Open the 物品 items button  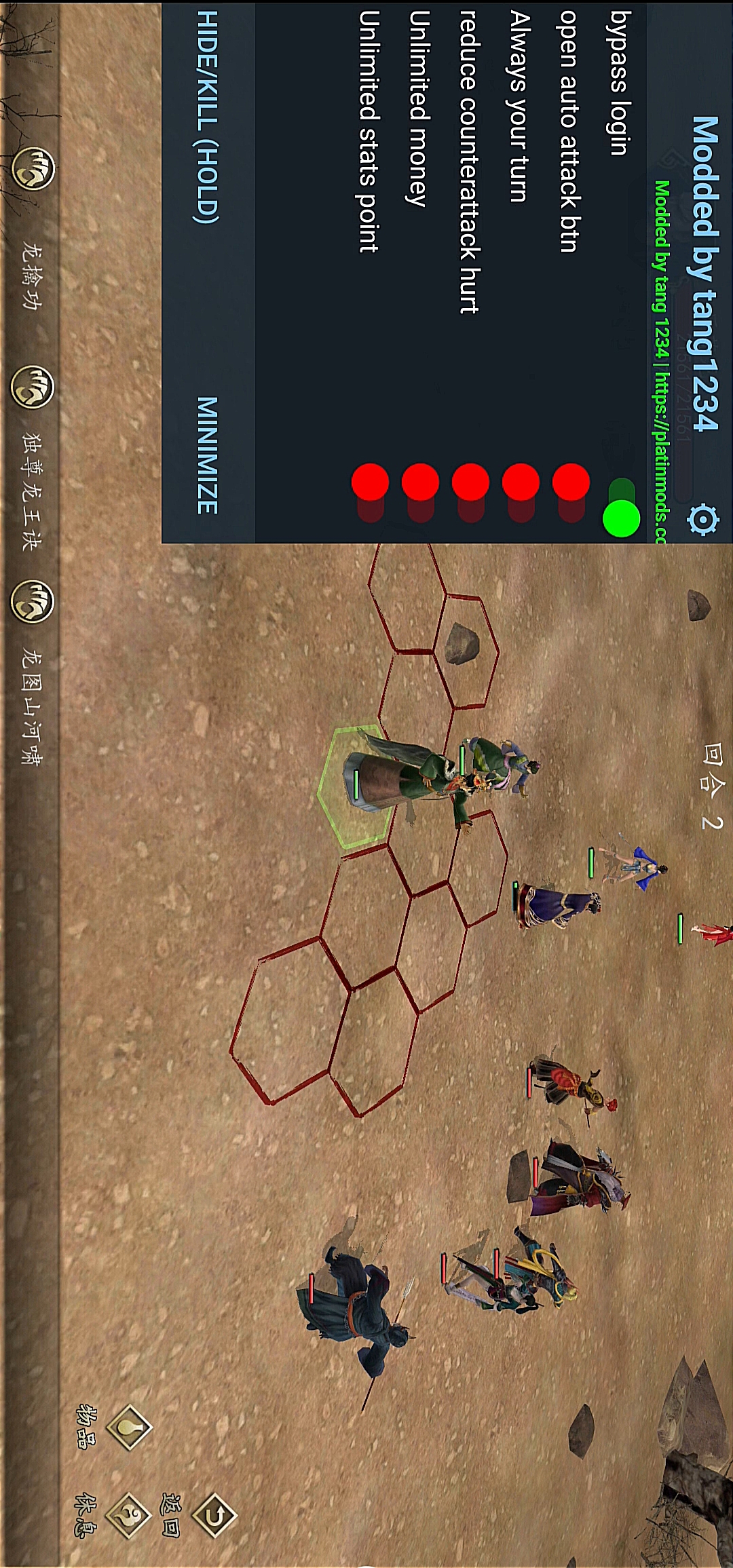129,1428
